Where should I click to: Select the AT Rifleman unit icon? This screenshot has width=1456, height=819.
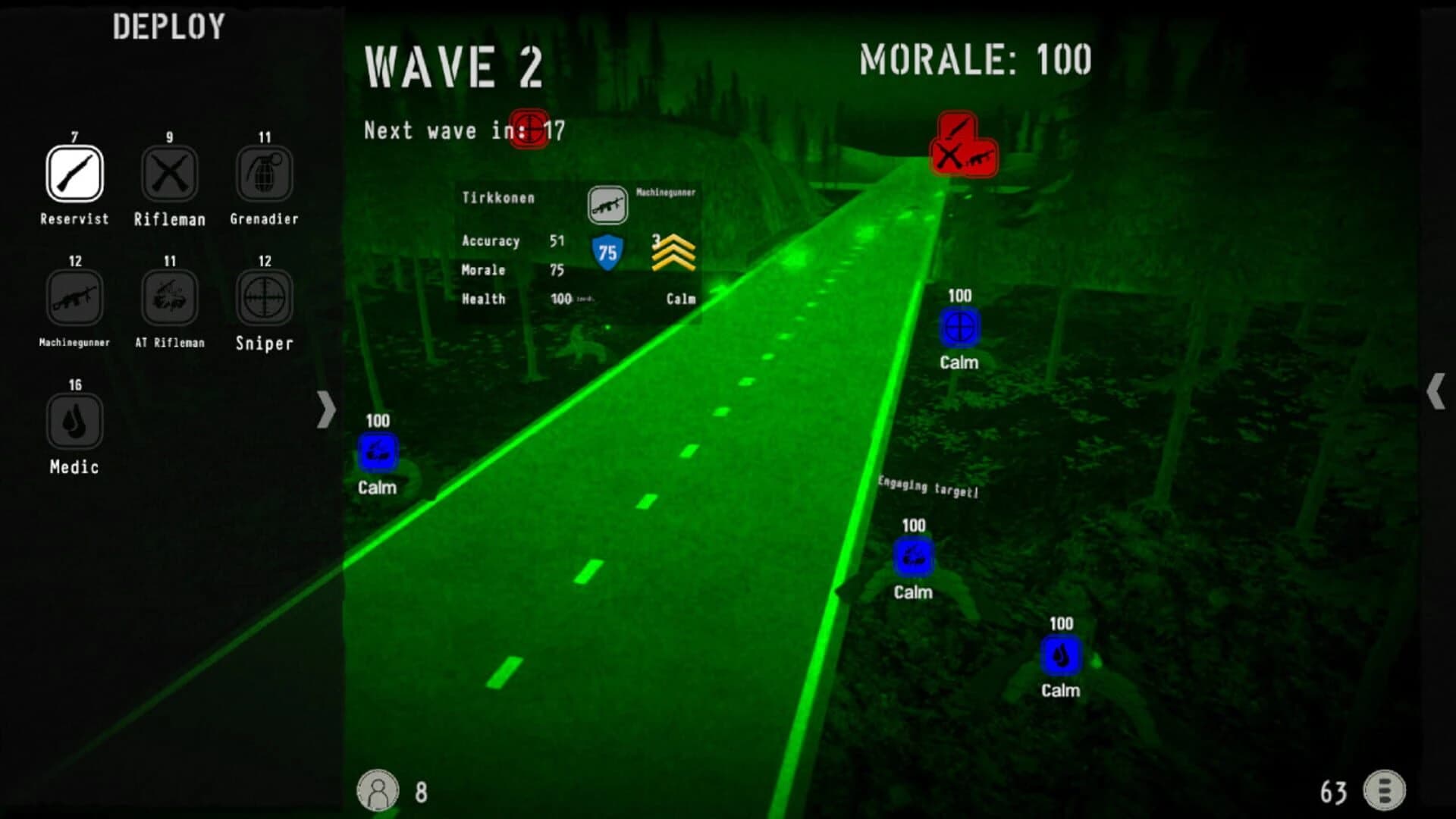click(168, 297)
